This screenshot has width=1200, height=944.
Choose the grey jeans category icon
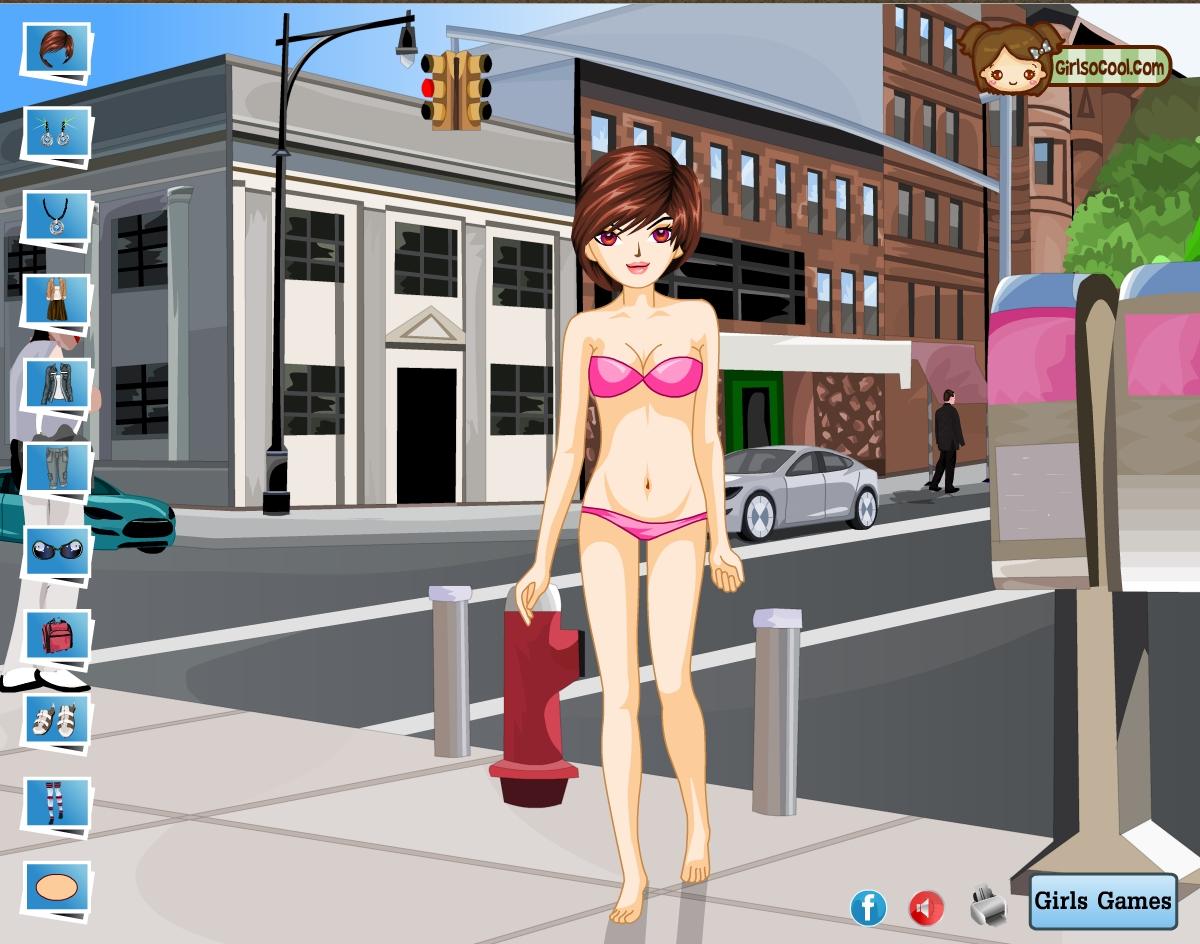(56, 467)
